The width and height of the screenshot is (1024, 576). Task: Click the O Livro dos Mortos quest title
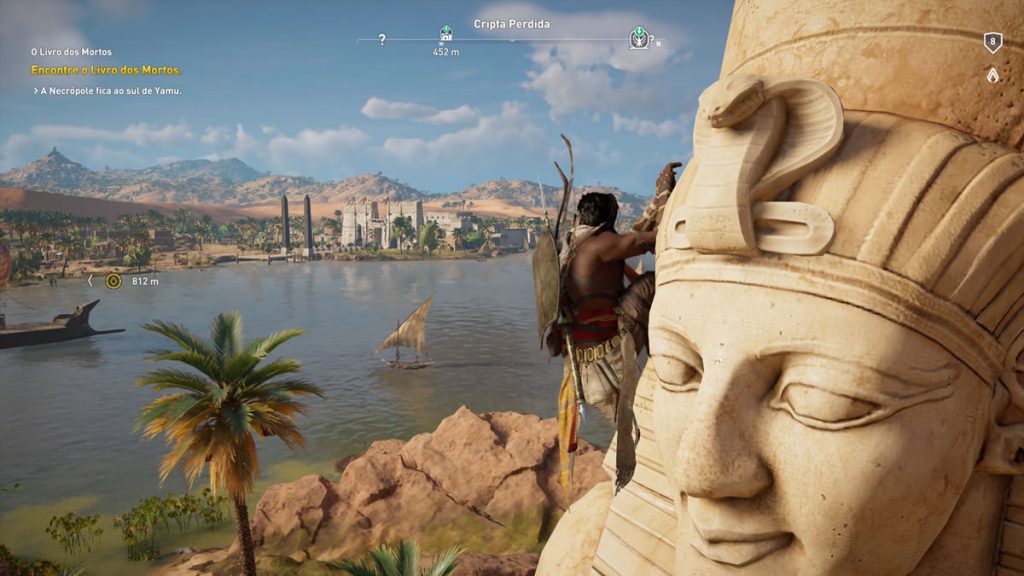coord(71,52)
